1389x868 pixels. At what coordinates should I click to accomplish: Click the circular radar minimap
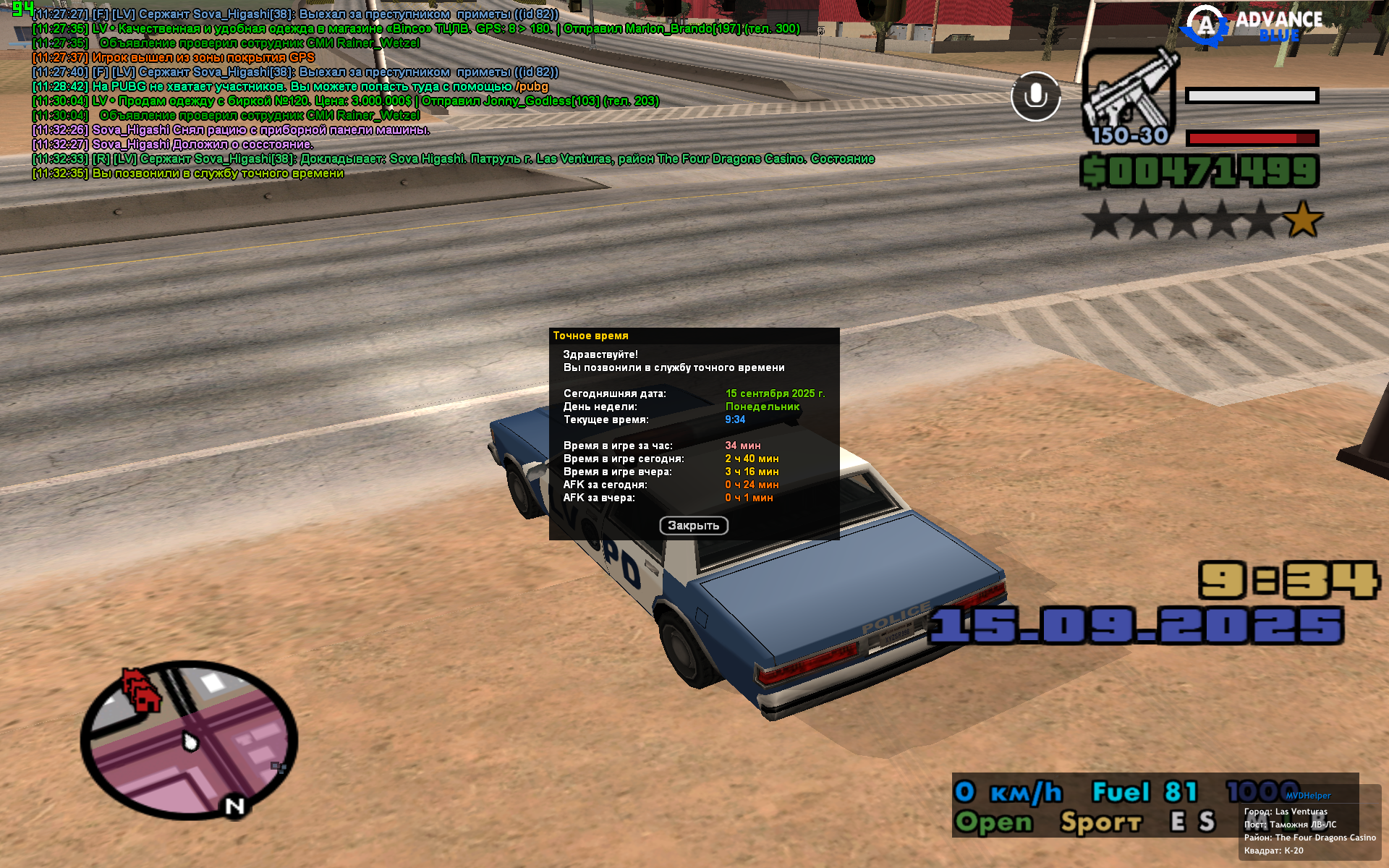[190, 743]
